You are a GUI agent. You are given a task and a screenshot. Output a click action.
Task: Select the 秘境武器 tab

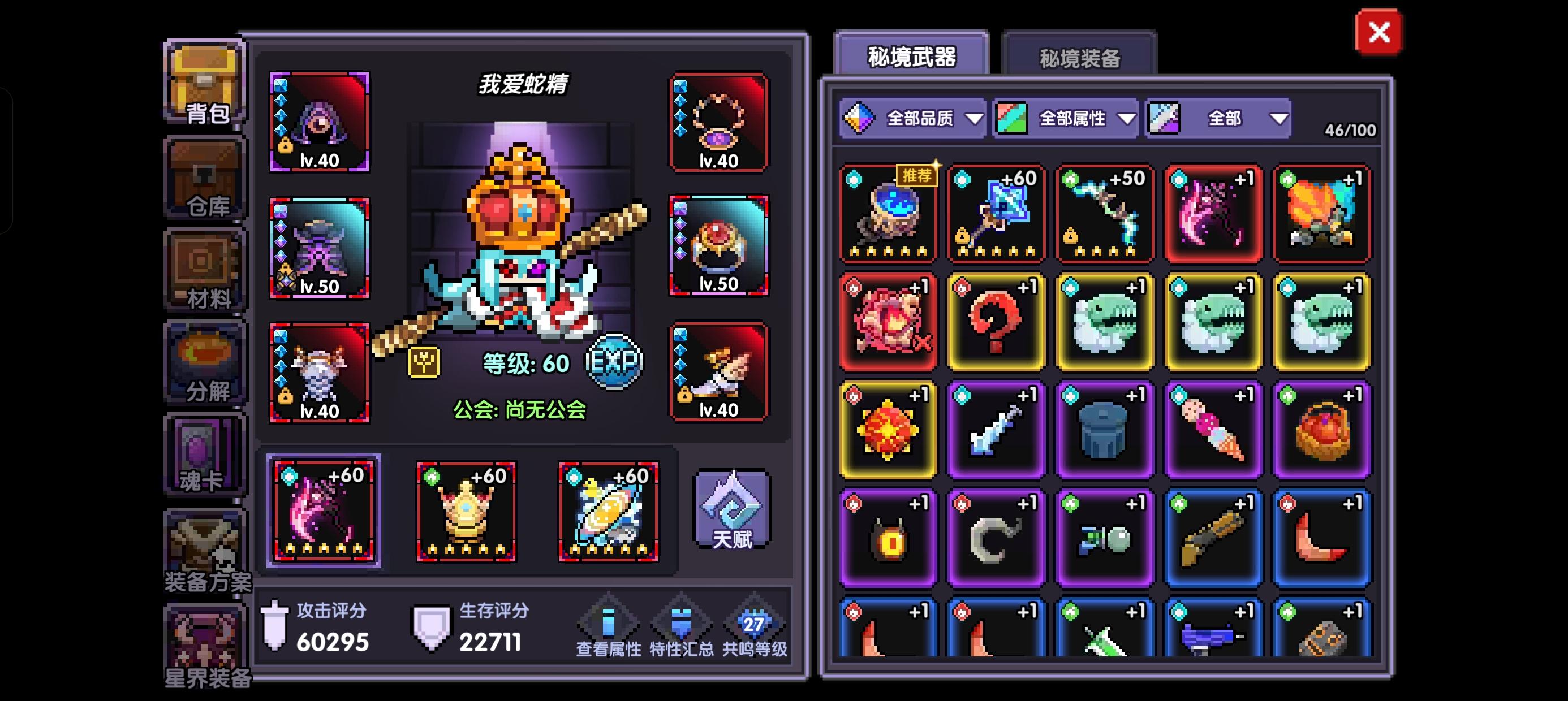tap(911, 55)
